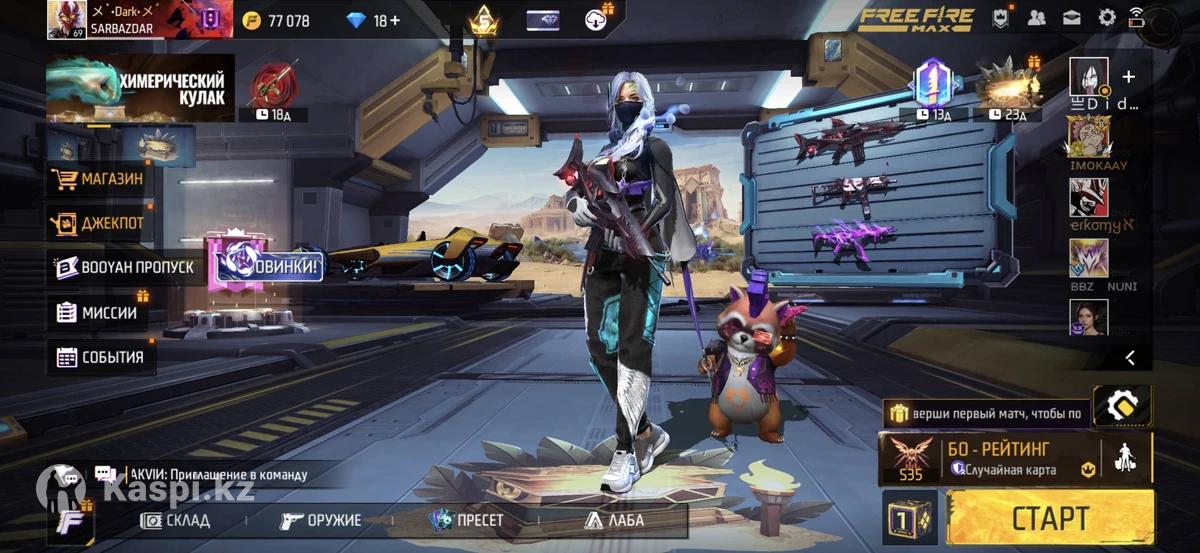
Task: Open the ЛАБА tab
Action: [614, 520]
